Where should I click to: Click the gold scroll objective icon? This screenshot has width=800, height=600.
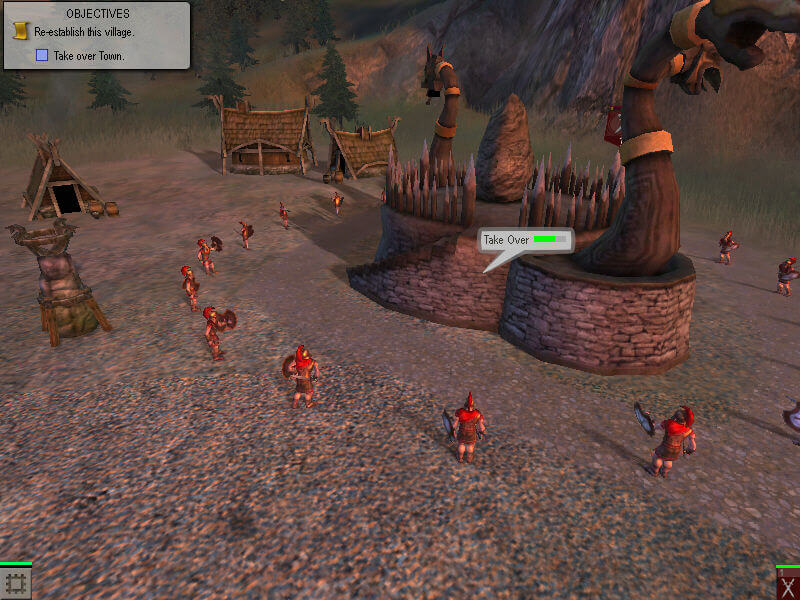[19, 32]
